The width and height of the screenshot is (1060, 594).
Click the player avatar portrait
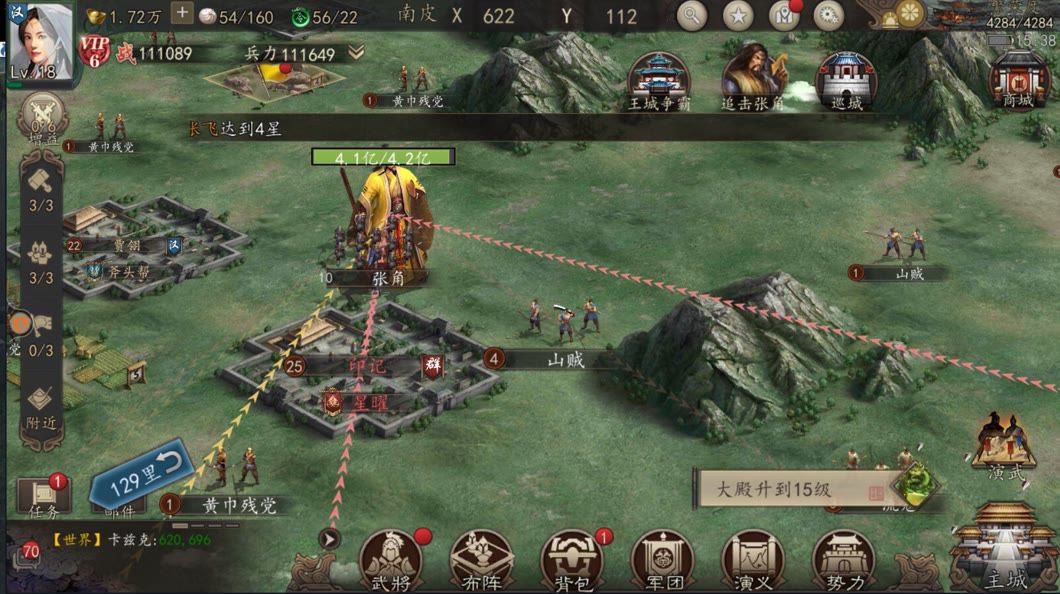pos(41,41)
